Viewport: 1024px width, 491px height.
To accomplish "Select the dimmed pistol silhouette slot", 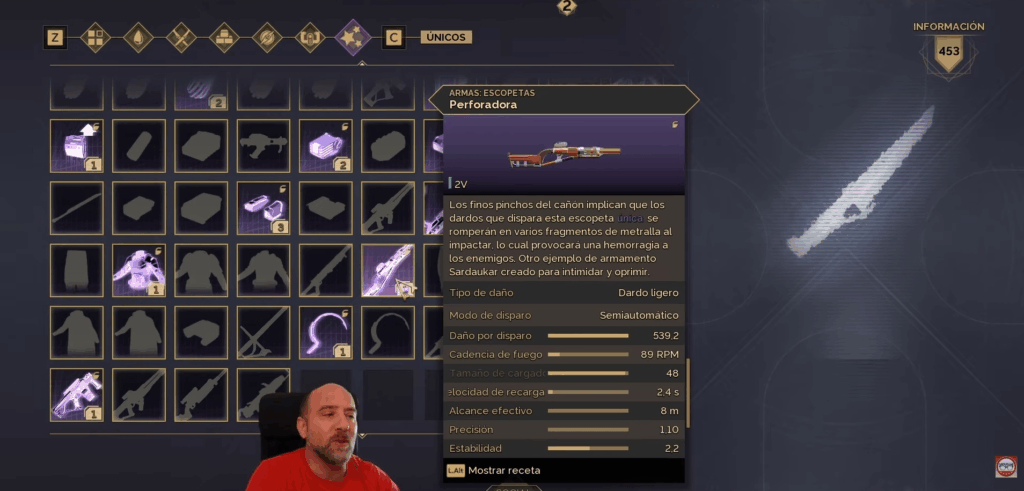I will click(263, 146).
